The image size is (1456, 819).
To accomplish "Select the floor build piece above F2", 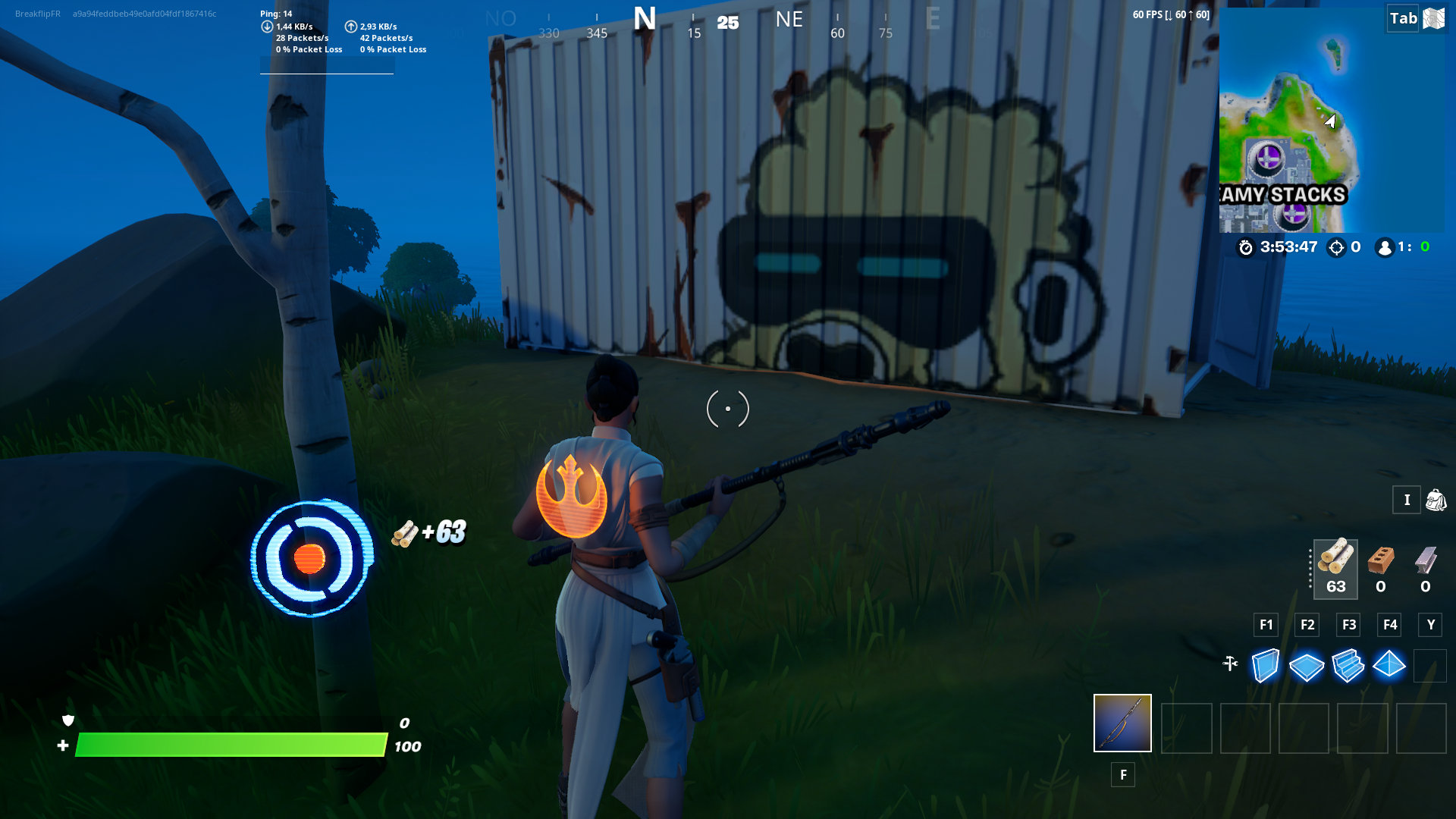I will (1306, 666).
